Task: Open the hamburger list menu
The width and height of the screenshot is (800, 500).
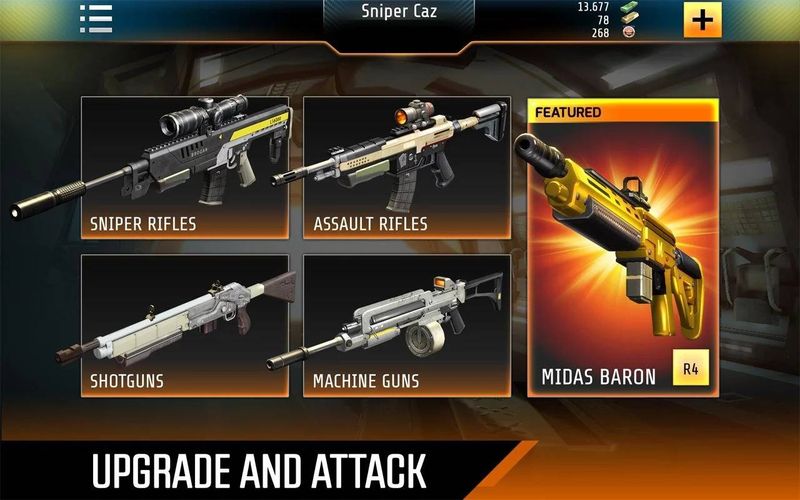Action: tap(96, 18)
